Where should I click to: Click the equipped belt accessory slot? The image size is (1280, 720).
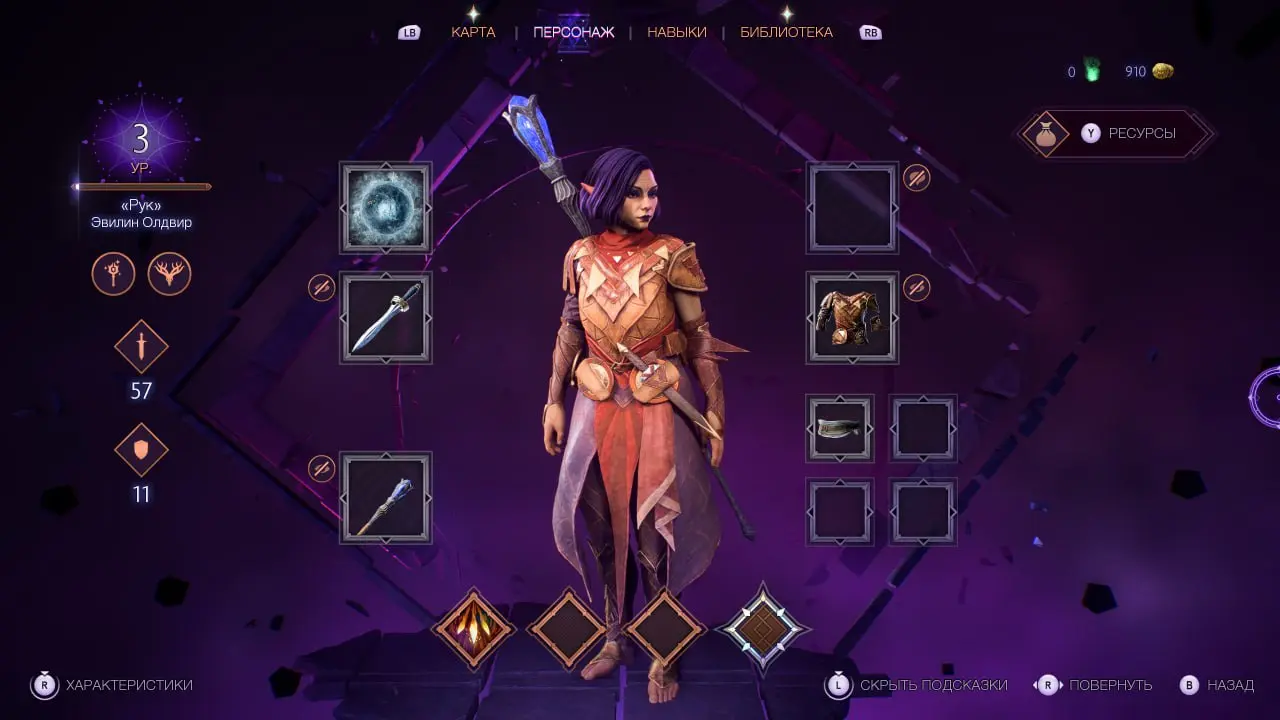(x=839, y=428)
